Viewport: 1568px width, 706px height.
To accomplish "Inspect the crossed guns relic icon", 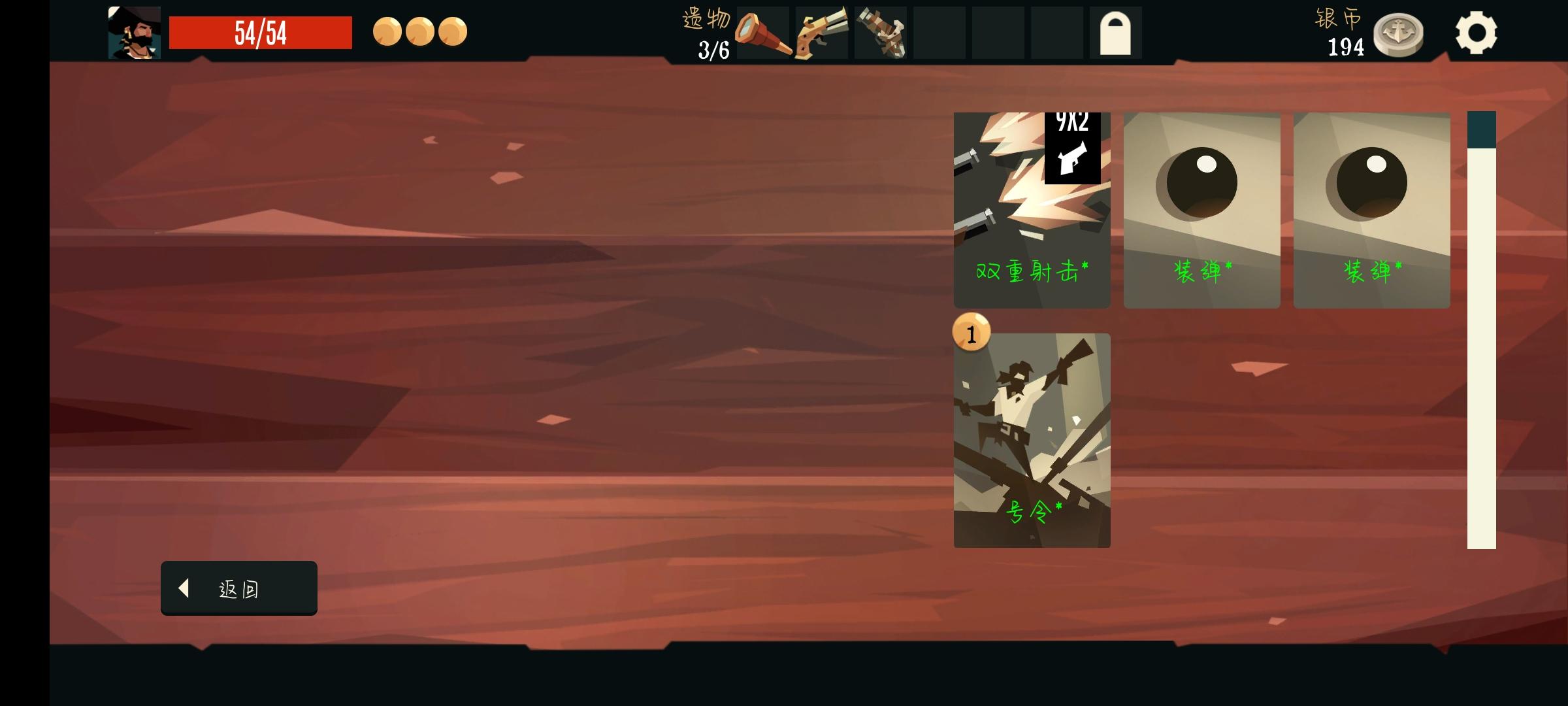I will tap(879, 33).
